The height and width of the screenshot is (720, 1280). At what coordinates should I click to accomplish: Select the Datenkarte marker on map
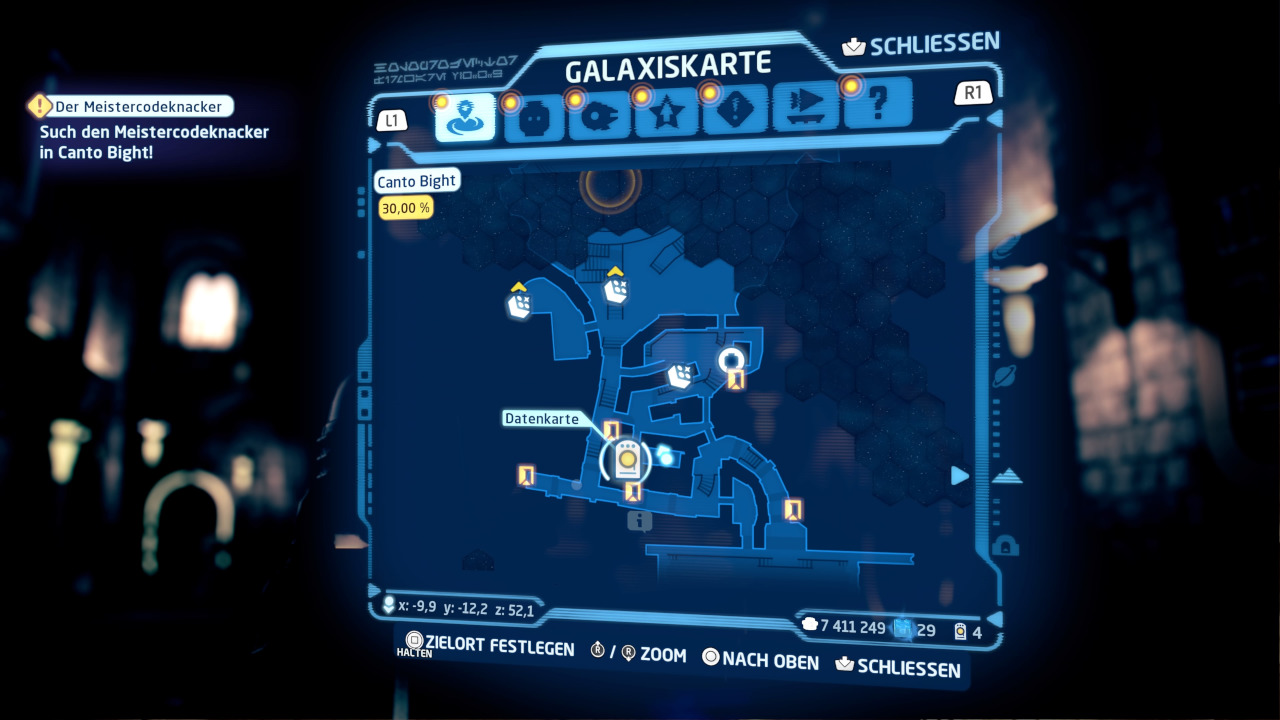[x=626, y=459]
